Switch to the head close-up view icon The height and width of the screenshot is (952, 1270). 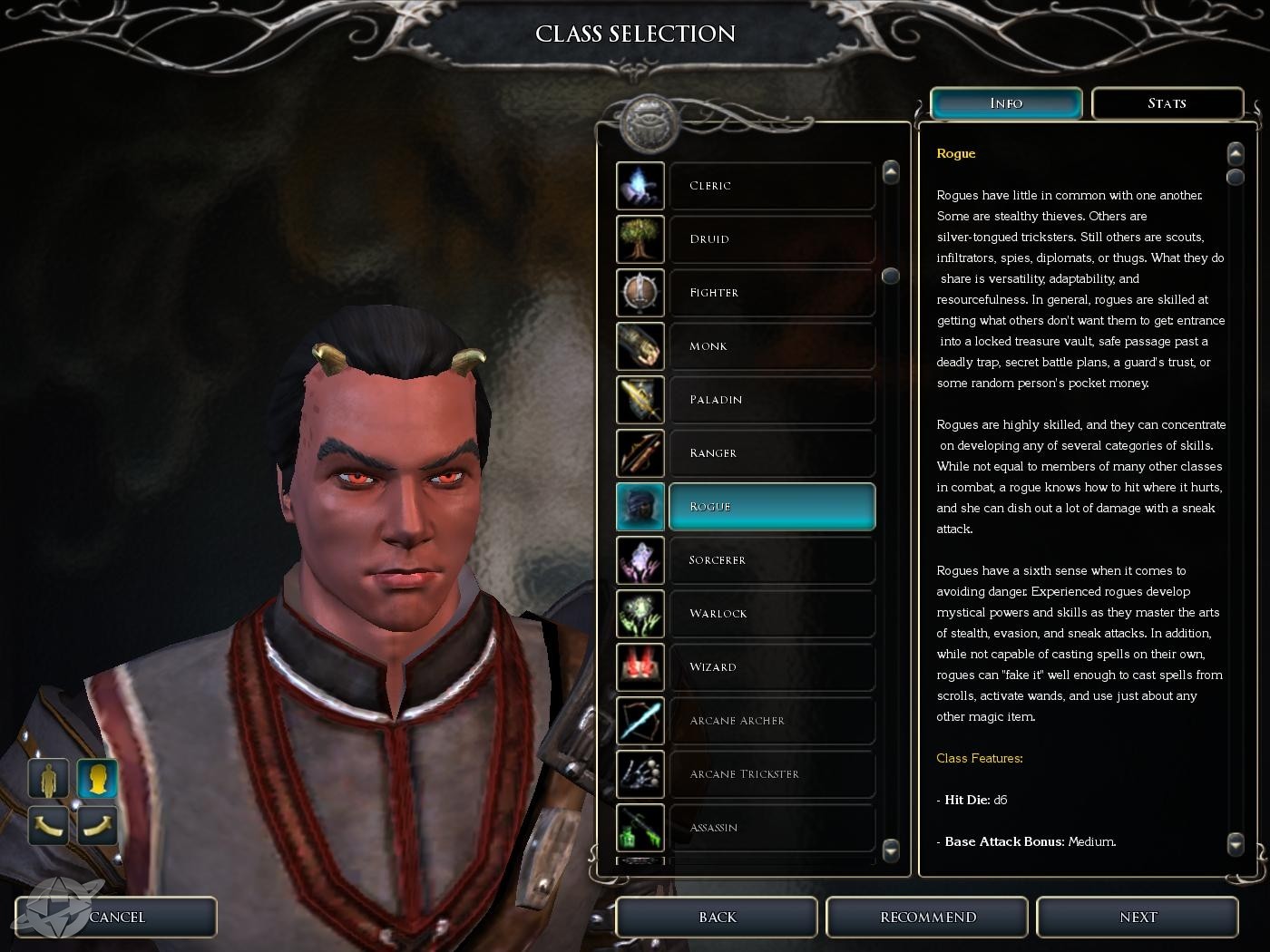[97, 779]
